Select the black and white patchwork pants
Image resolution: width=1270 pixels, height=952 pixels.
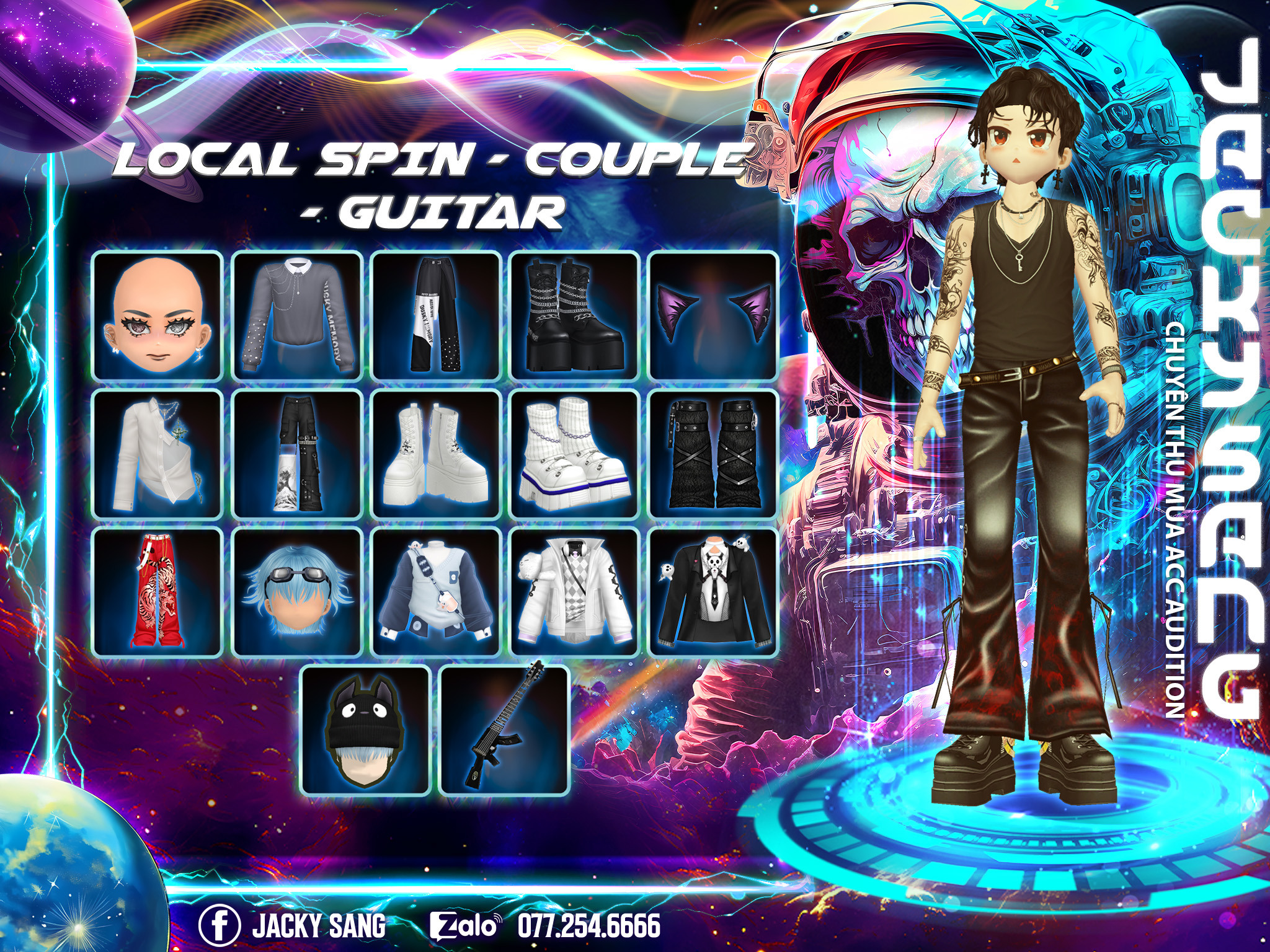click(x=436, y=315)
